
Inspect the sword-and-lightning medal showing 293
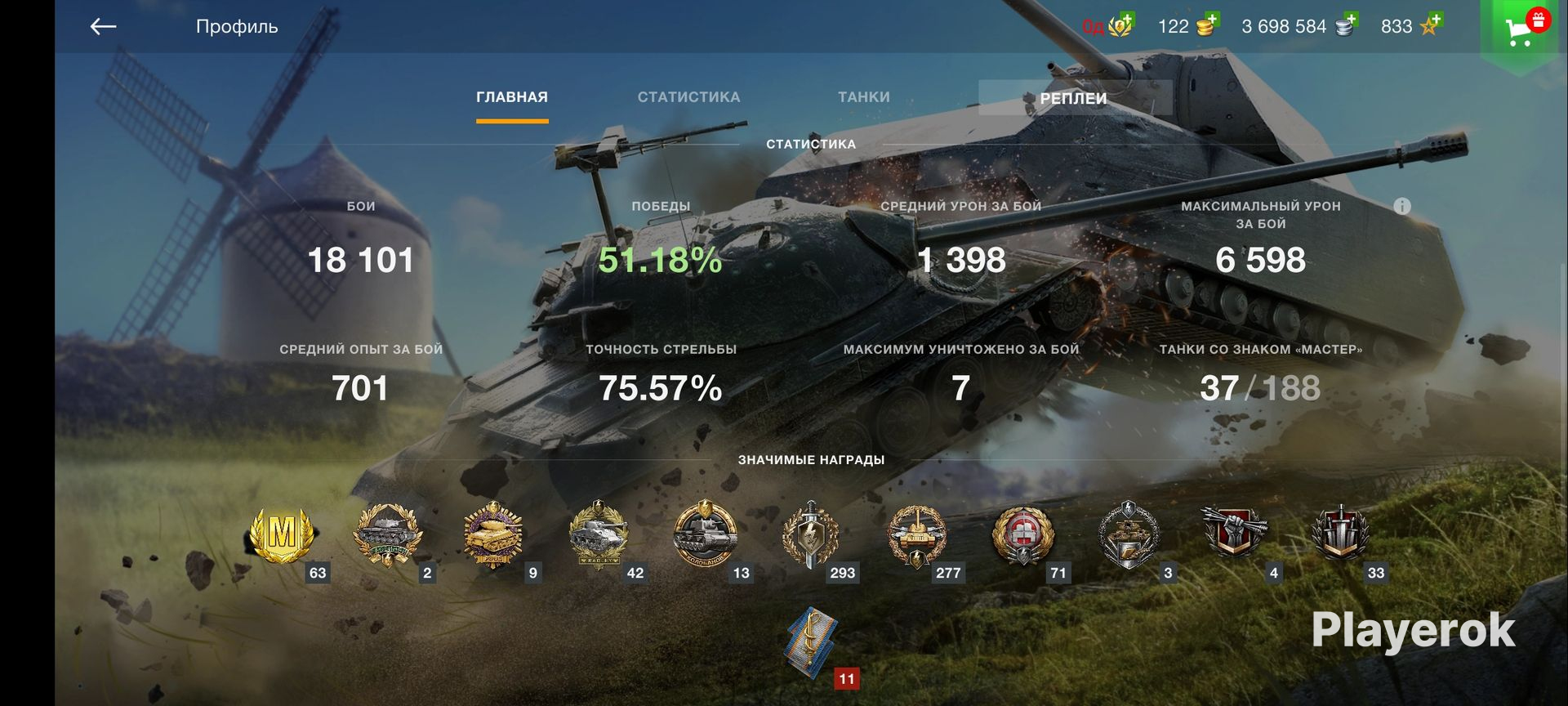coord(810,535)
